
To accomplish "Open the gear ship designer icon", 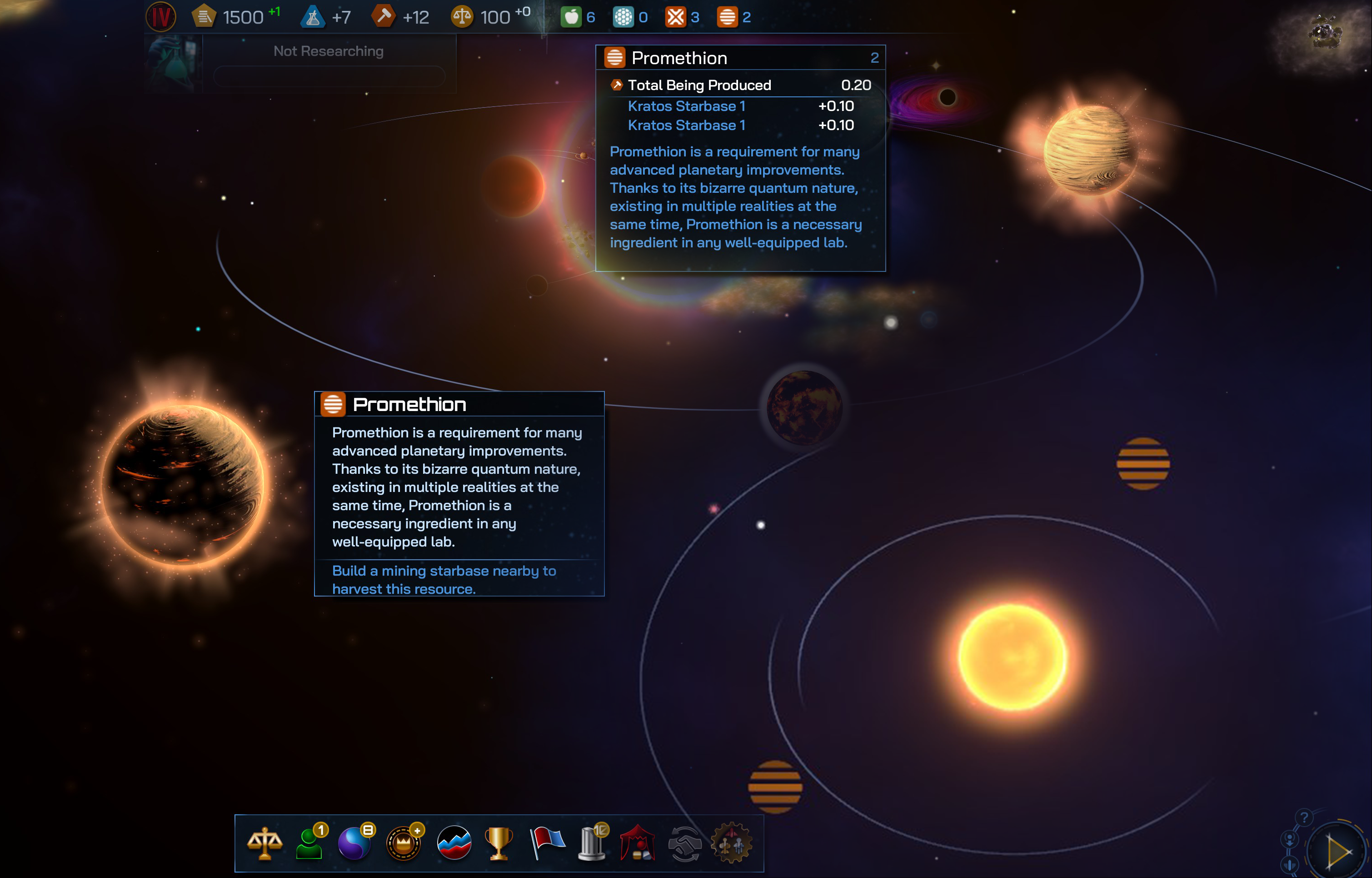I will tap(731, 843).
